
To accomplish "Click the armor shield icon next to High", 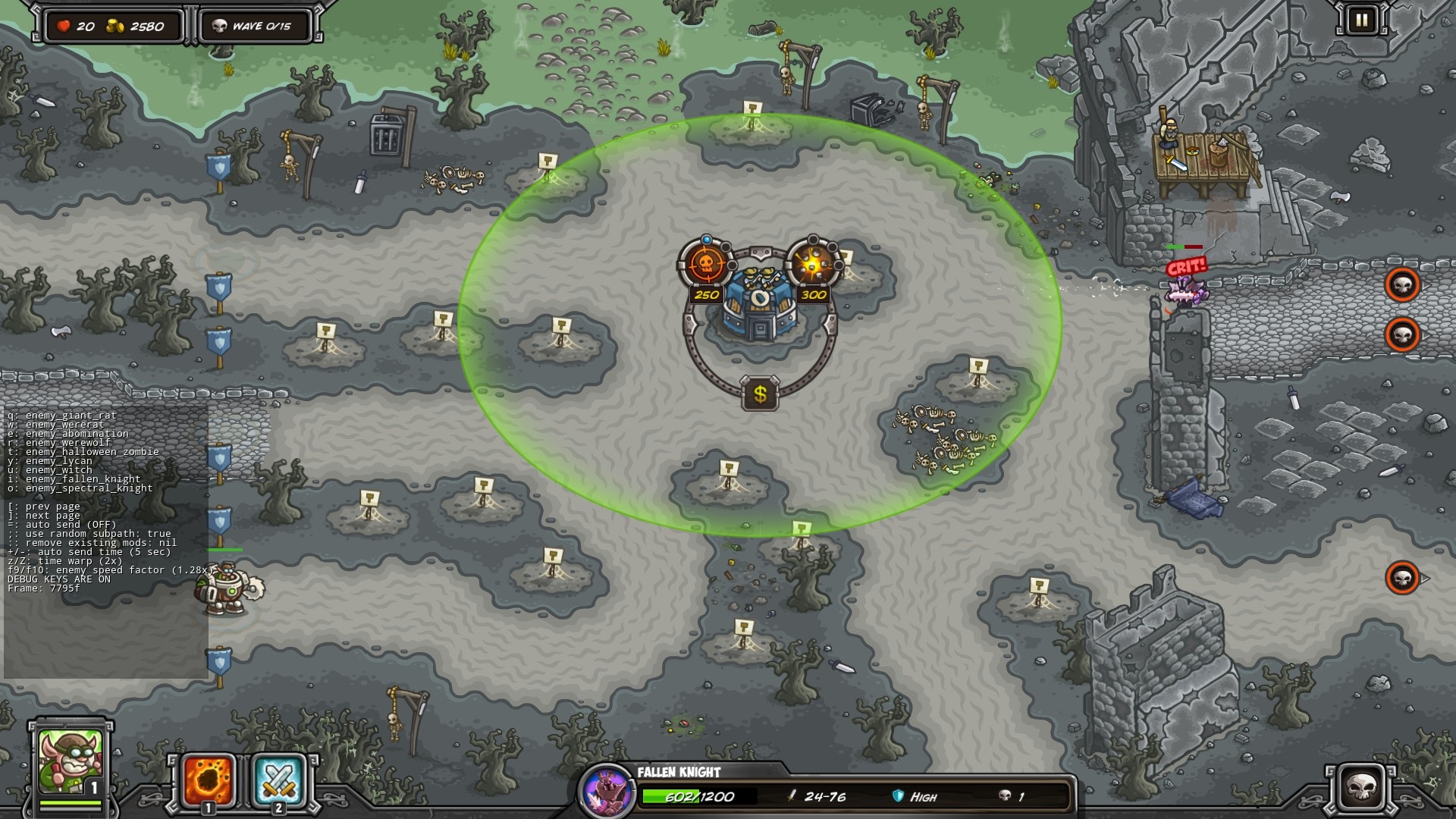I will [897, 797].
